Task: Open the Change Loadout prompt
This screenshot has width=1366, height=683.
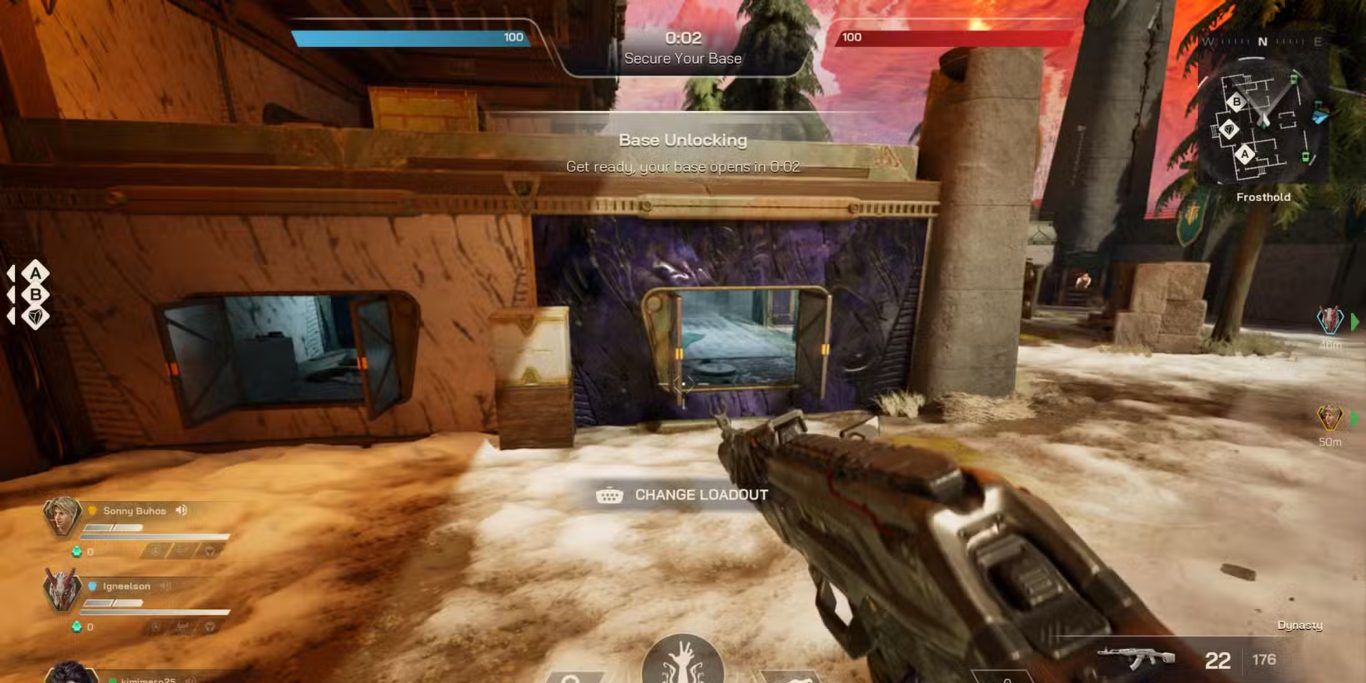Action: click(x=683, y=495)
